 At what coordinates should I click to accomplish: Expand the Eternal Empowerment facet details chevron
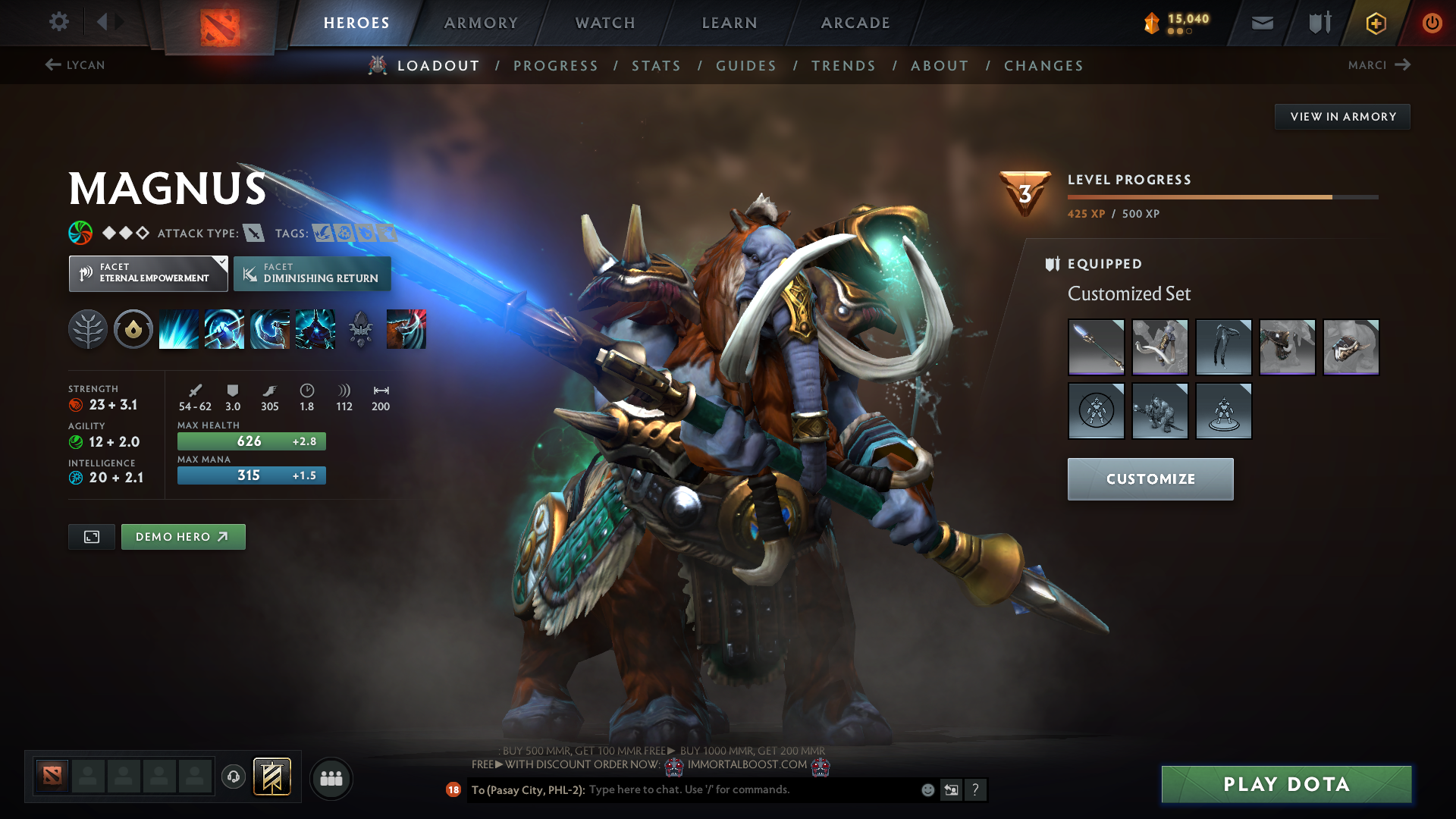click(221, 262)
